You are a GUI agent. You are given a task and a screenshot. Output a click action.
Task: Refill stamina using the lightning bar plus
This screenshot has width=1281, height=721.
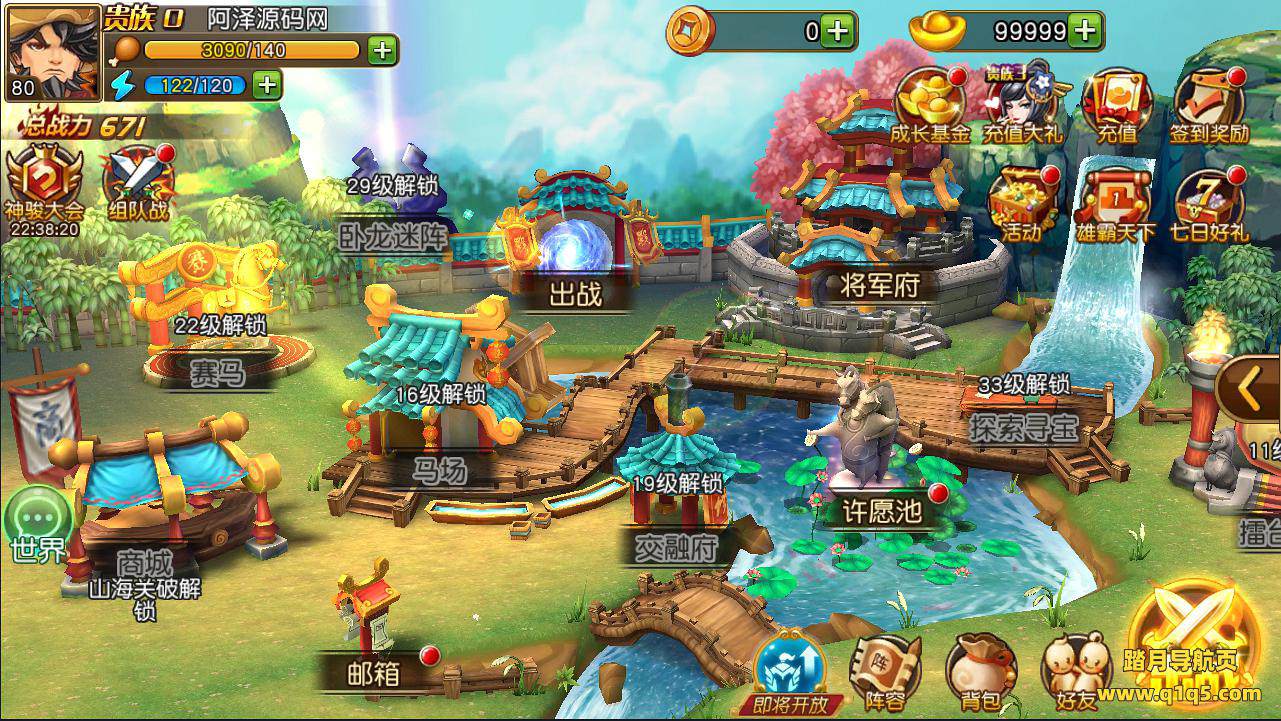click(266, 85)
